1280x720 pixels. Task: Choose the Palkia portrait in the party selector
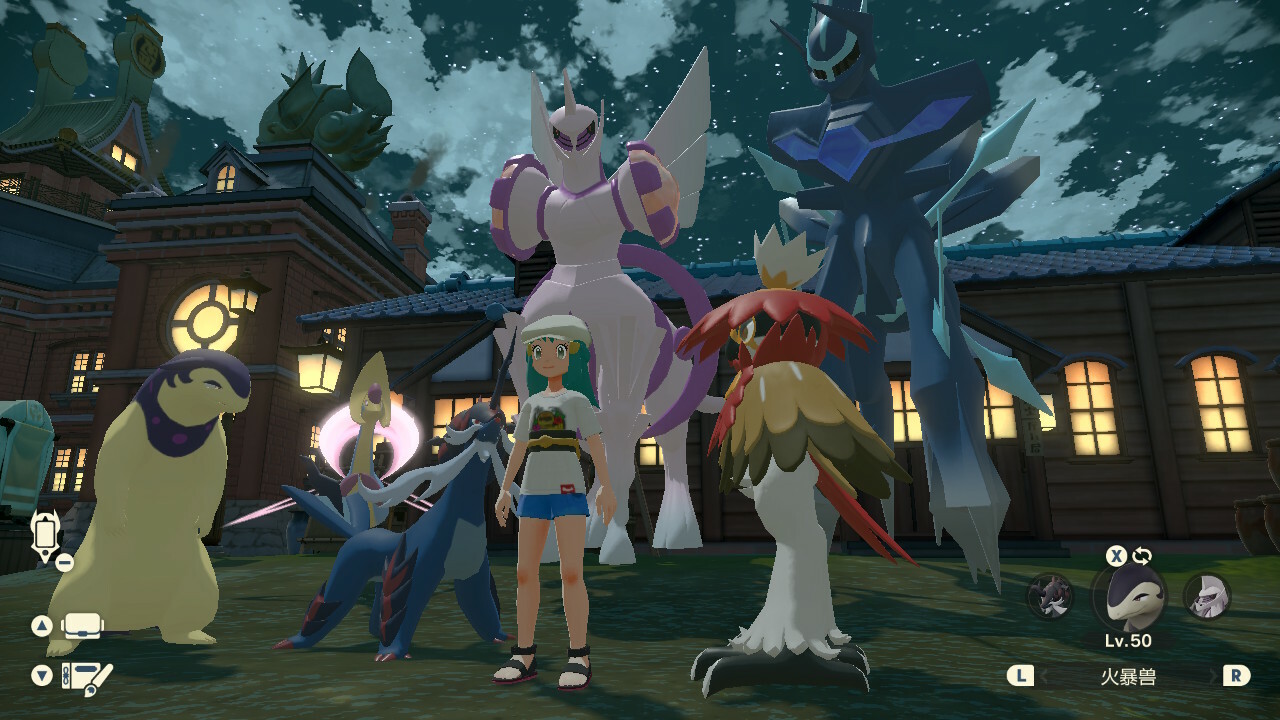click(x=1206, y=597)
